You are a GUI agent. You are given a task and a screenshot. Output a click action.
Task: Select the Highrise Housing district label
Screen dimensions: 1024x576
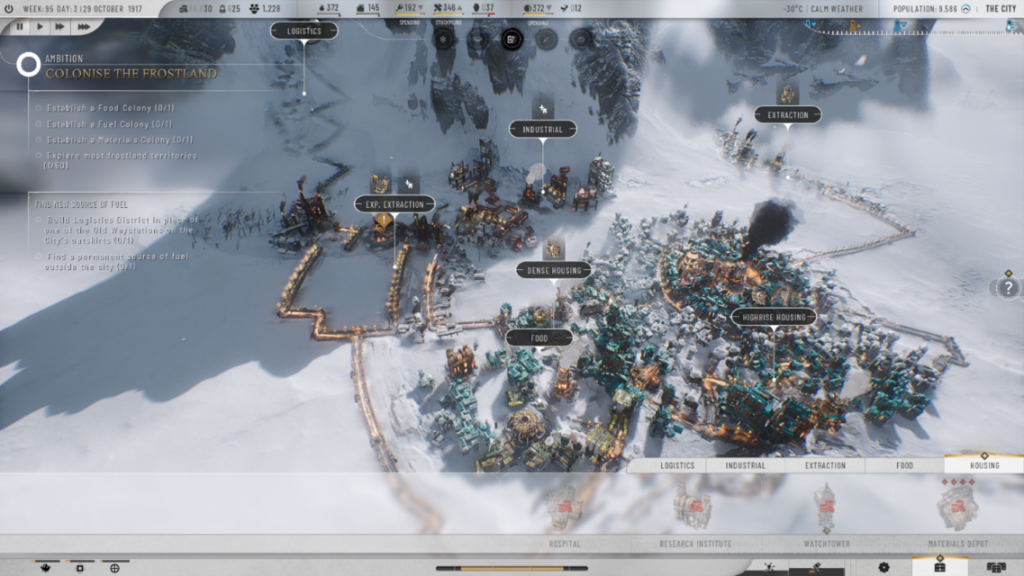click(x=774, y=317)
